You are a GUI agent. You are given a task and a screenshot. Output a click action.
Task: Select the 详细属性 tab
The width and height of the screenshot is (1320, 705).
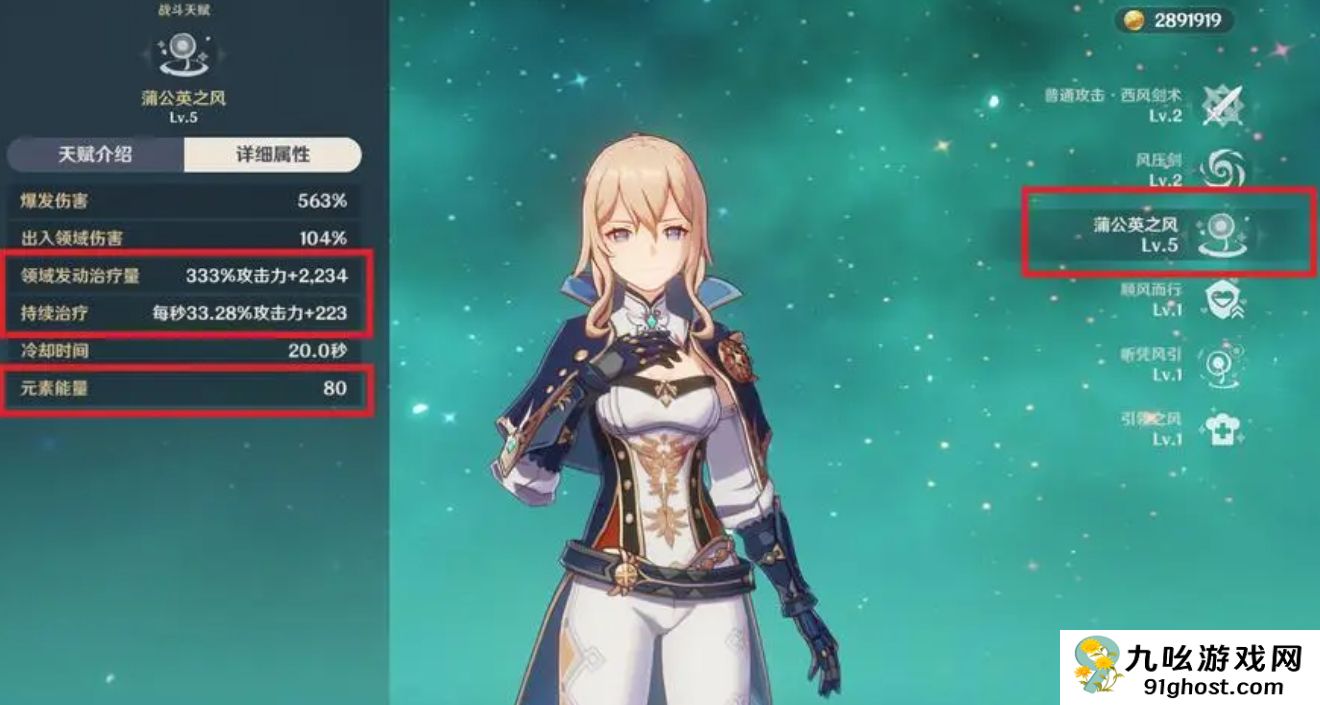(272, 154)
